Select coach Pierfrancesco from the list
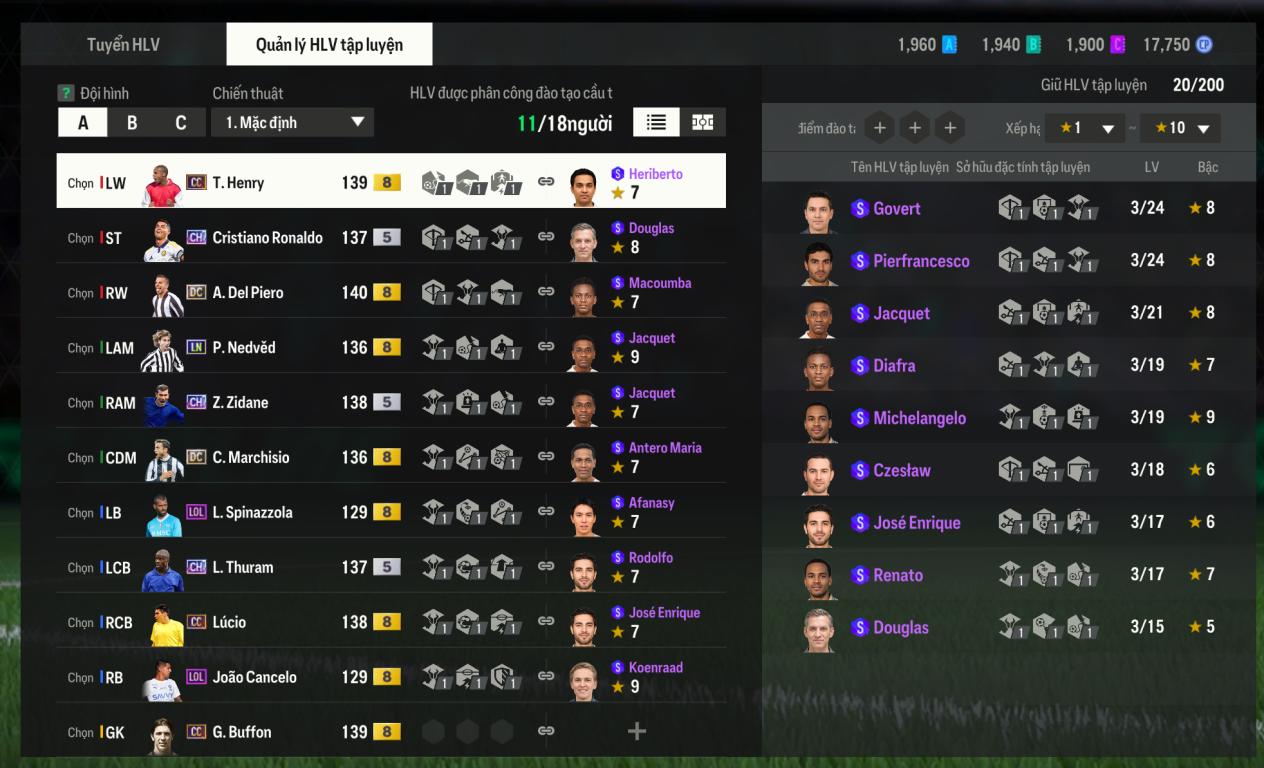This screenshot has width=1264, height=768. pos(920,261)
